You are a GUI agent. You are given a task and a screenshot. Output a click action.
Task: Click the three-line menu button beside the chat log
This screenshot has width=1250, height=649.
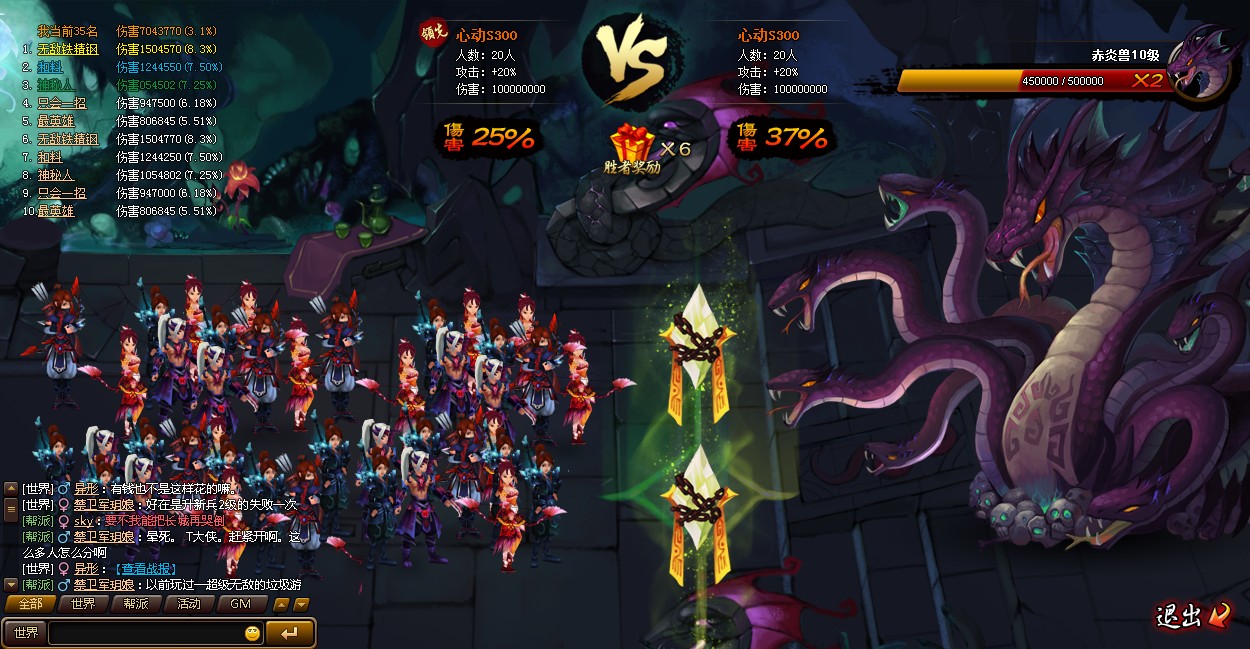point(11,507)
